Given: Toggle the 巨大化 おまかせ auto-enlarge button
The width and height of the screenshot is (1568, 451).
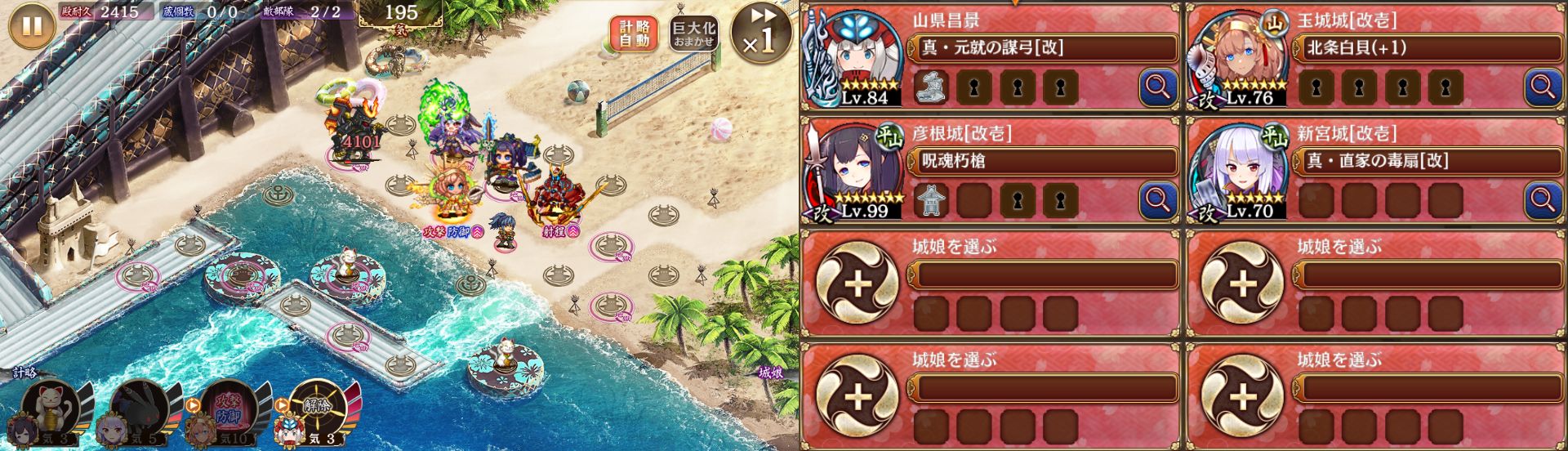Looking at the screenshot, I should pos(693,33).
